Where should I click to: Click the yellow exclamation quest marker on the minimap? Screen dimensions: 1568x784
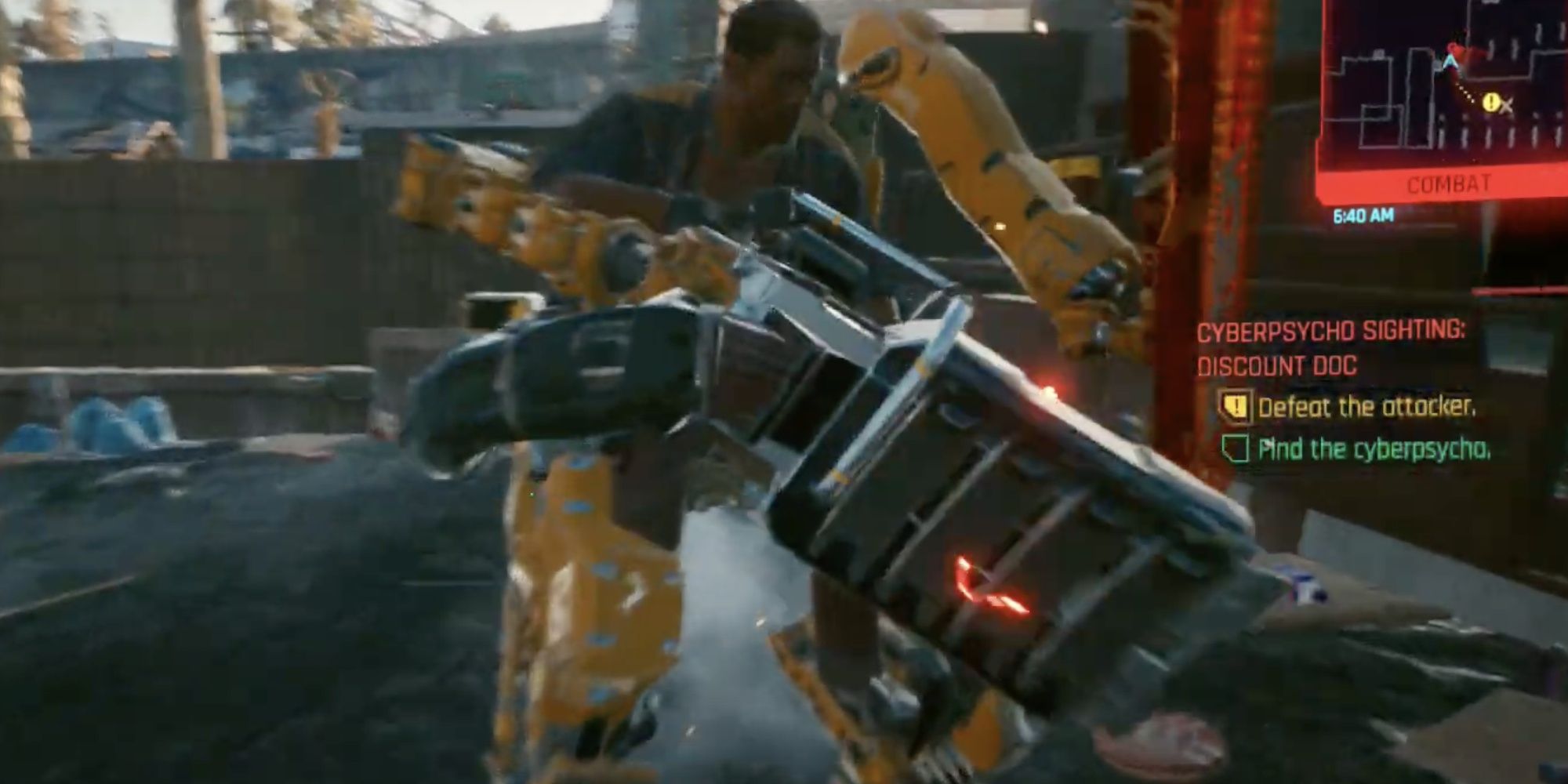point(1491,102)
